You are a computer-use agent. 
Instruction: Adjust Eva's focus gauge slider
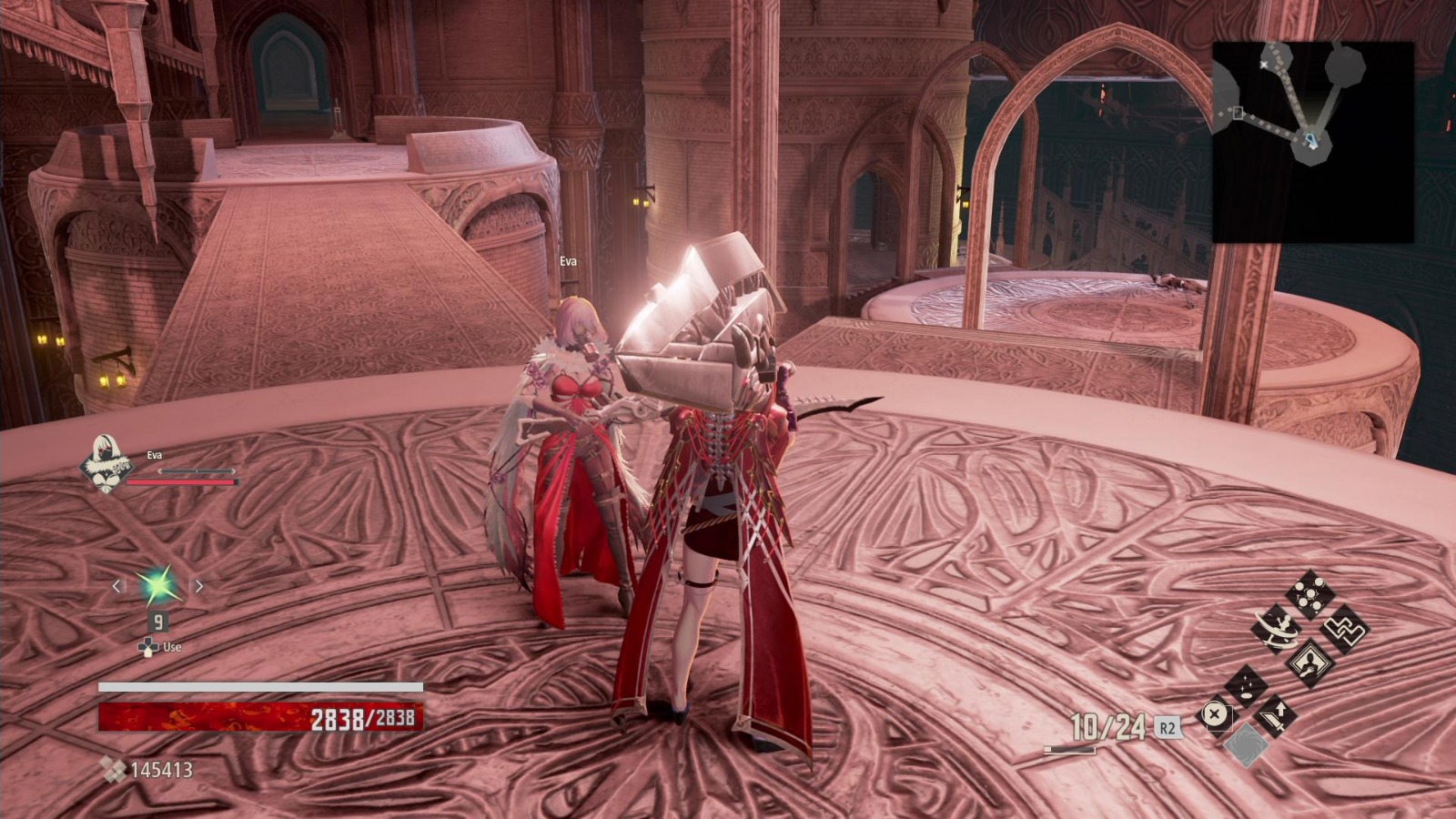[x=197, y=470]
